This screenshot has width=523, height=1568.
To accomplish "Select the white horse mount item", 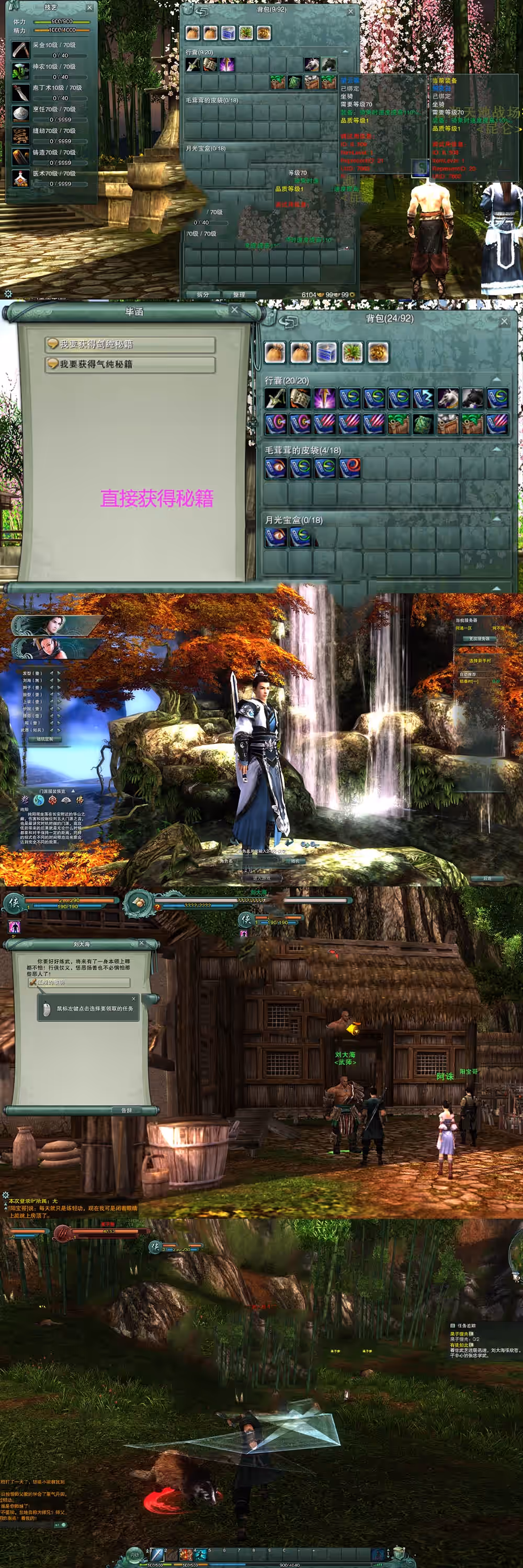I will 448,398.
